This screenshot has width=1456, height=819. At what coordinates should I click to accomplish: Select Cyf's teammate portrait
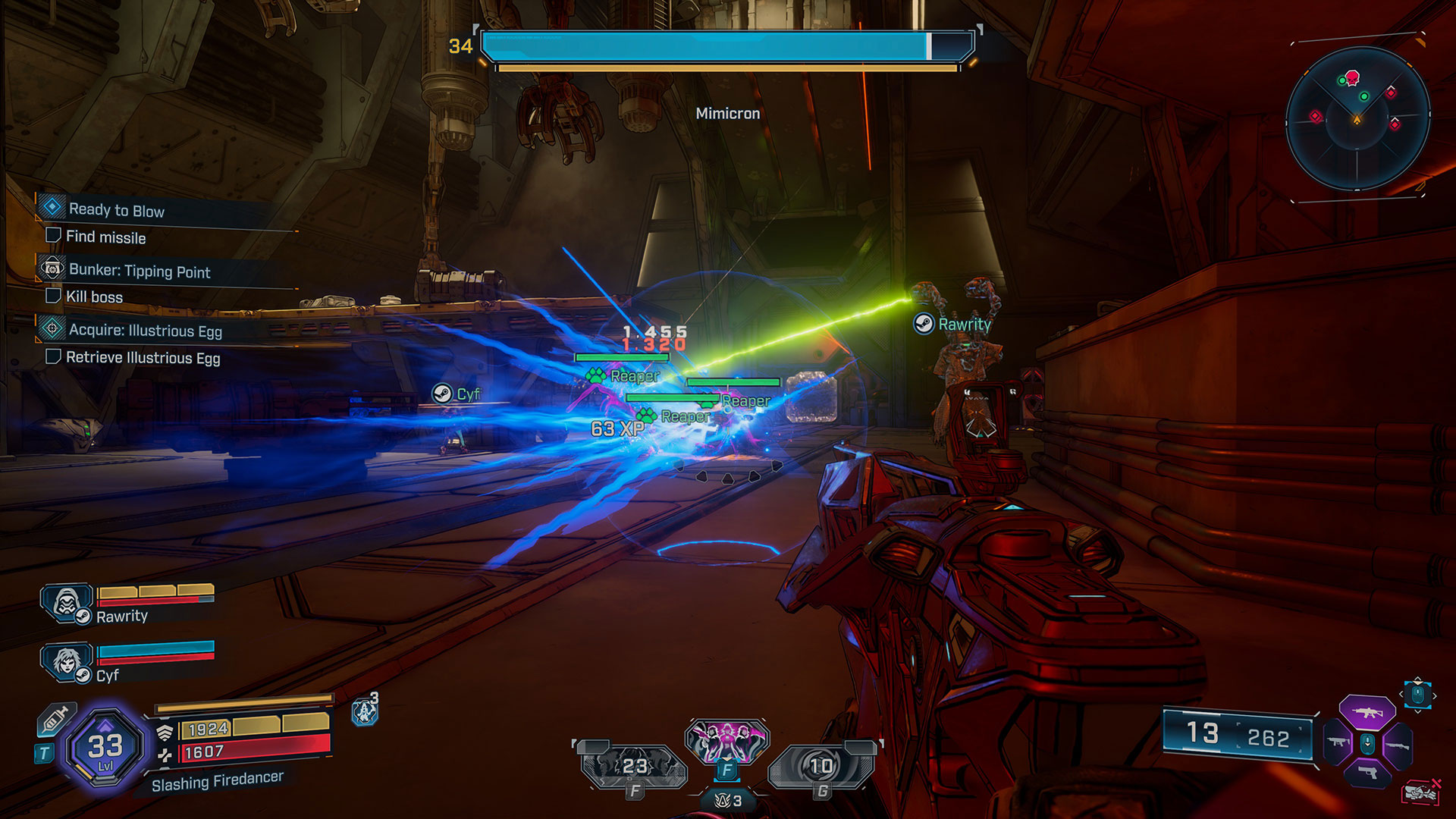pyautogui.click(x=66, y=661)
